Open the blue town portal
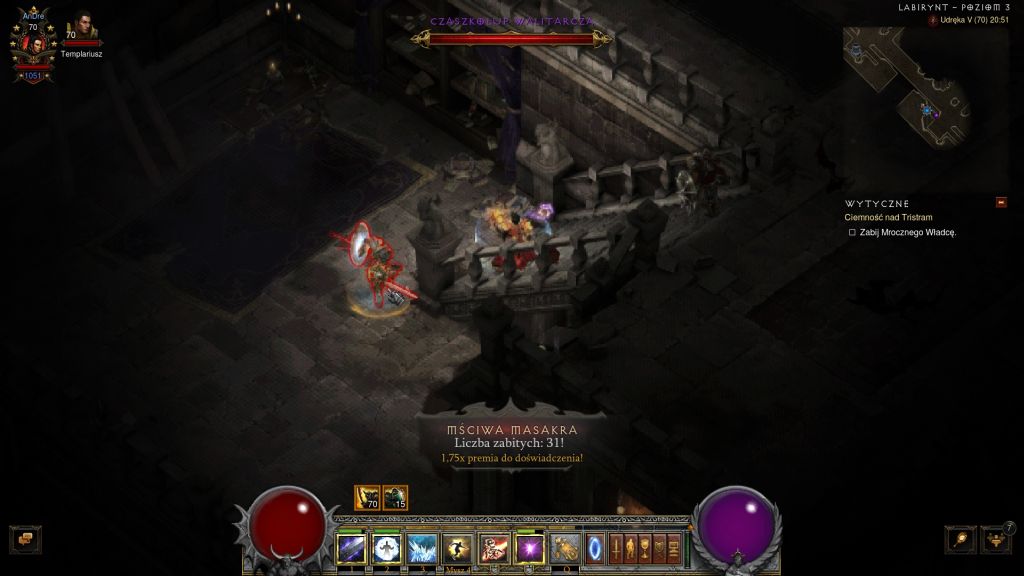 point(595,548)
